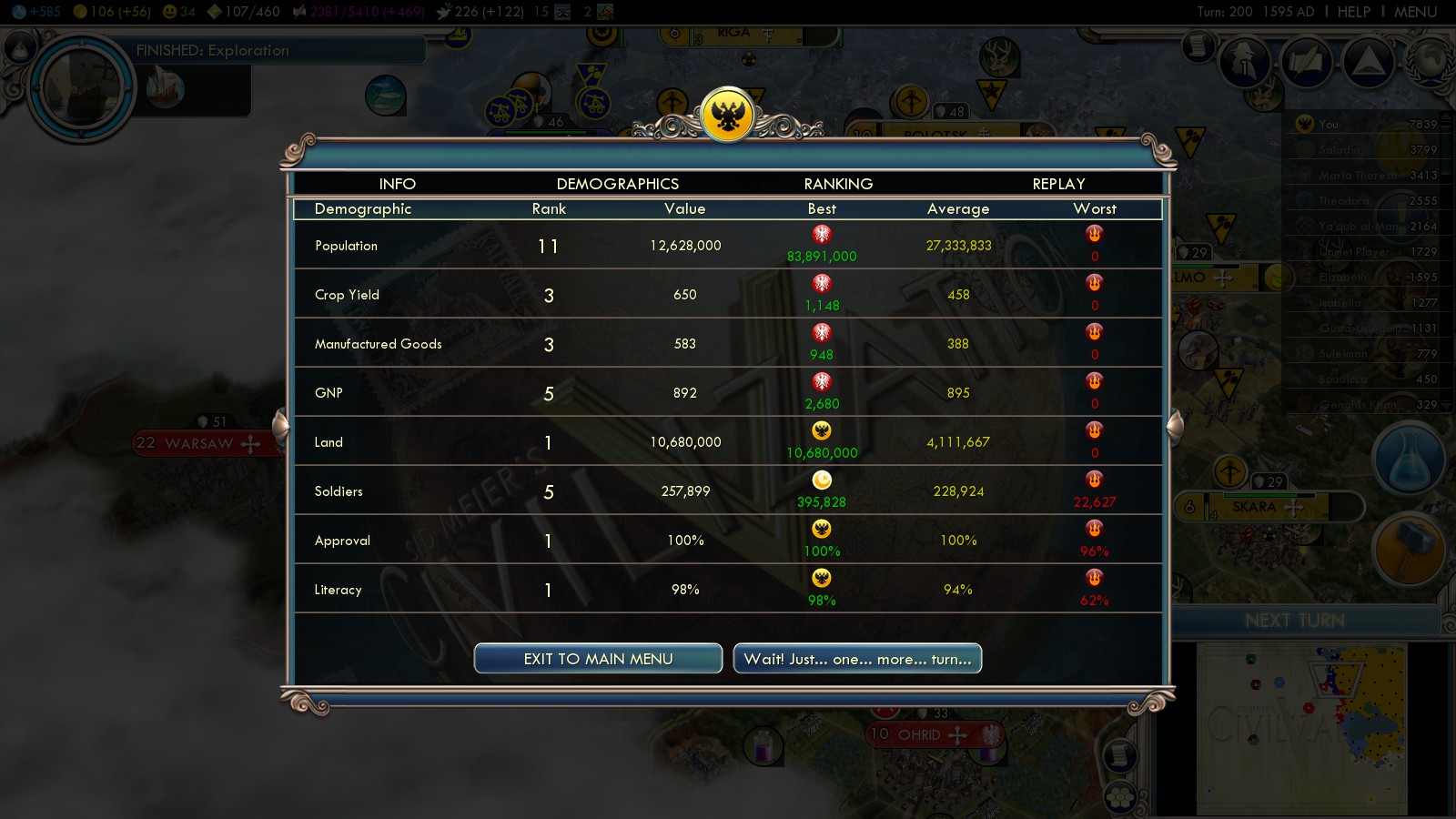Select the Warsaw city banner
Screen dimensions: 1456x819
tap(200, 443)
